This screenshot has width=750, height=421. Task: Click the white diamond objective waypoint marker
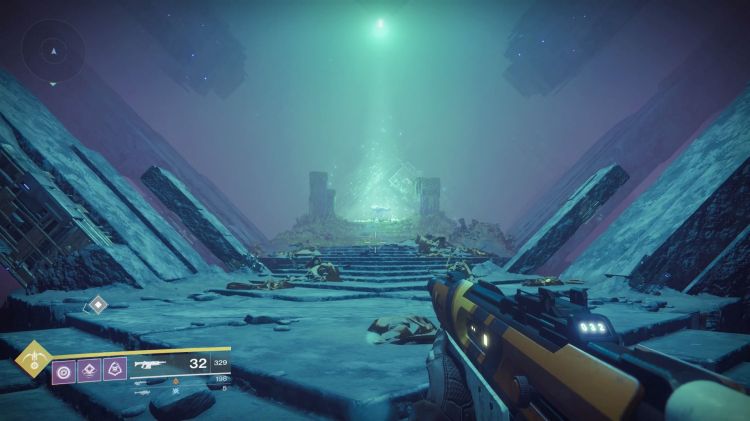coord(97,306)
